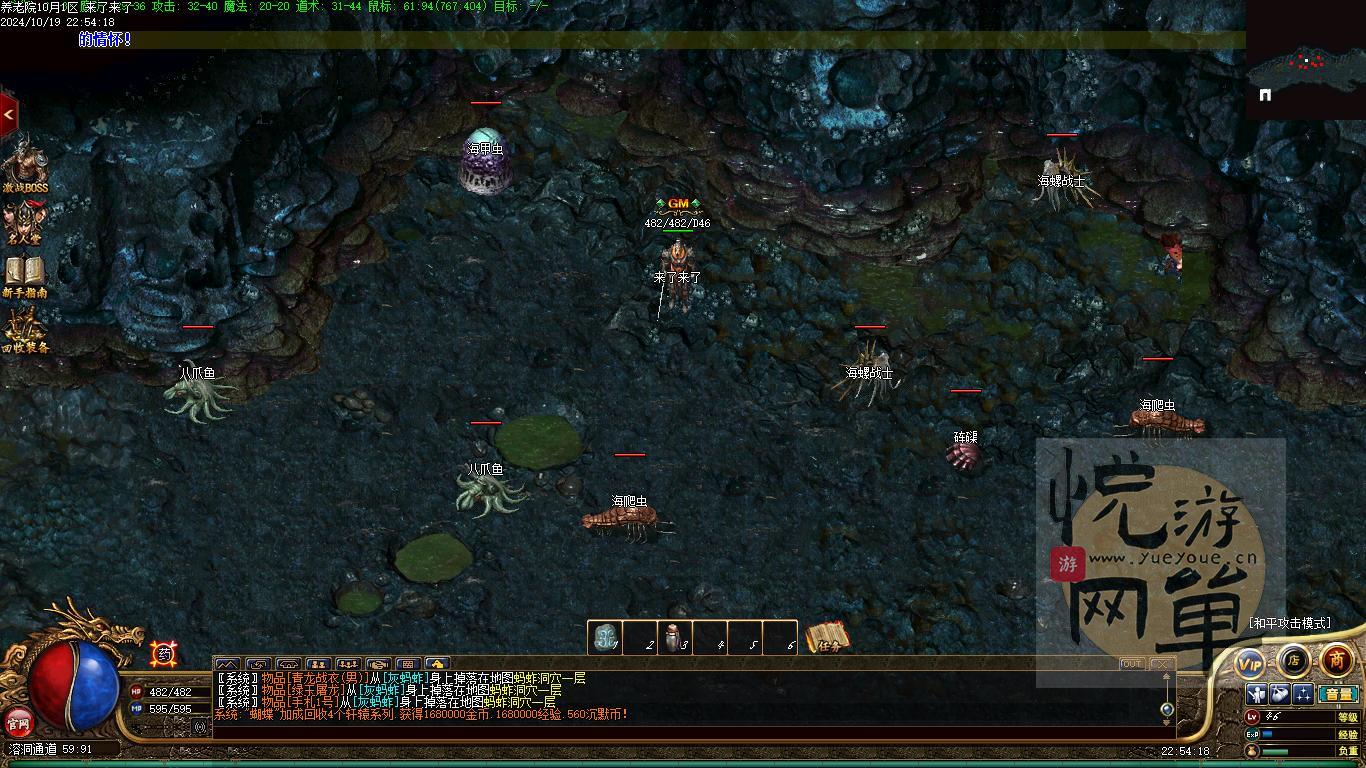
Task: Close the chat panel with the X button
Action: click(1160, 664)
